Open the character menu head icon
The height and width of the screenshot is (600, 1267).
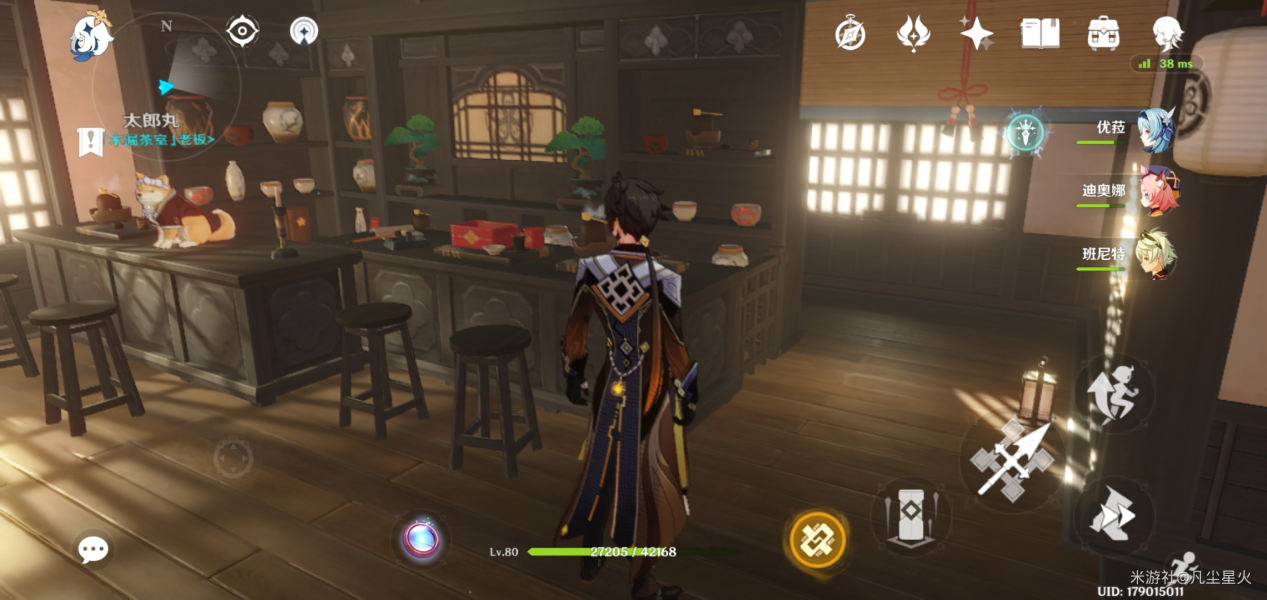click(x=1166, y=34)
